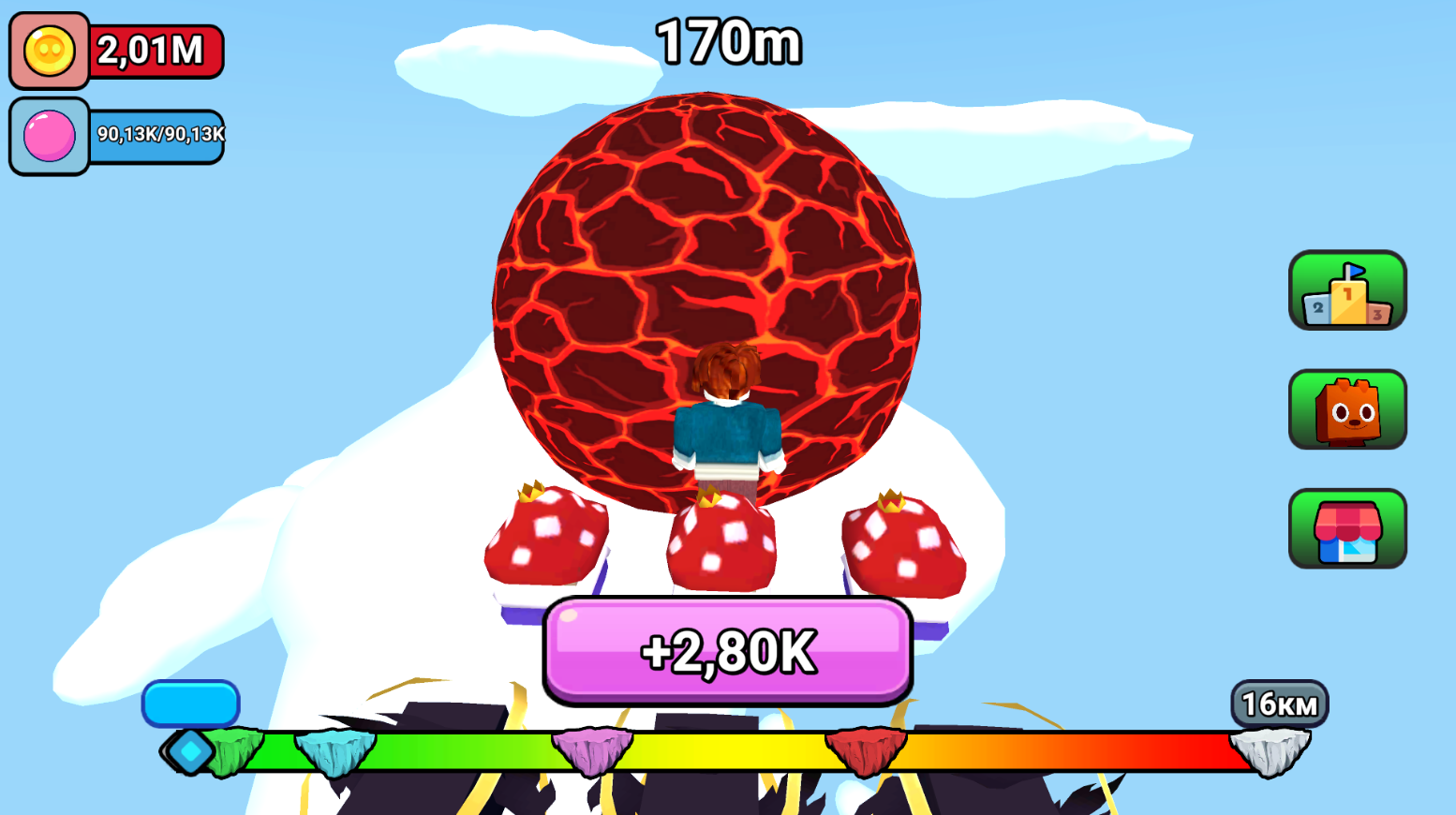Select the blue diamond progress marker
Viewport: 1456px width, 815px height.
click(191, 749)
